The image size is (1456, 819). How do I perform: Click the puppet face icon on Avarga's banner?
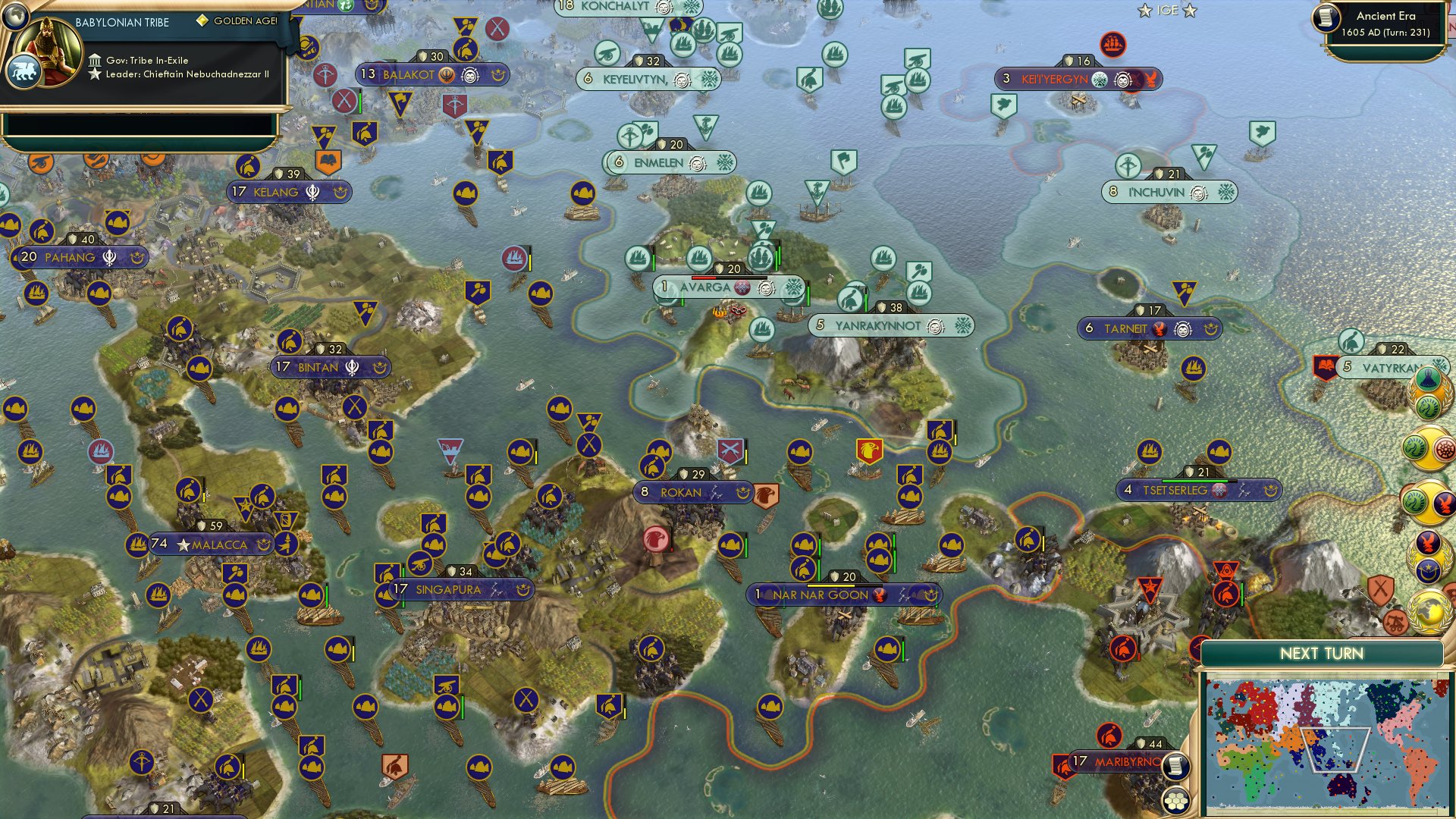point(767,288)
